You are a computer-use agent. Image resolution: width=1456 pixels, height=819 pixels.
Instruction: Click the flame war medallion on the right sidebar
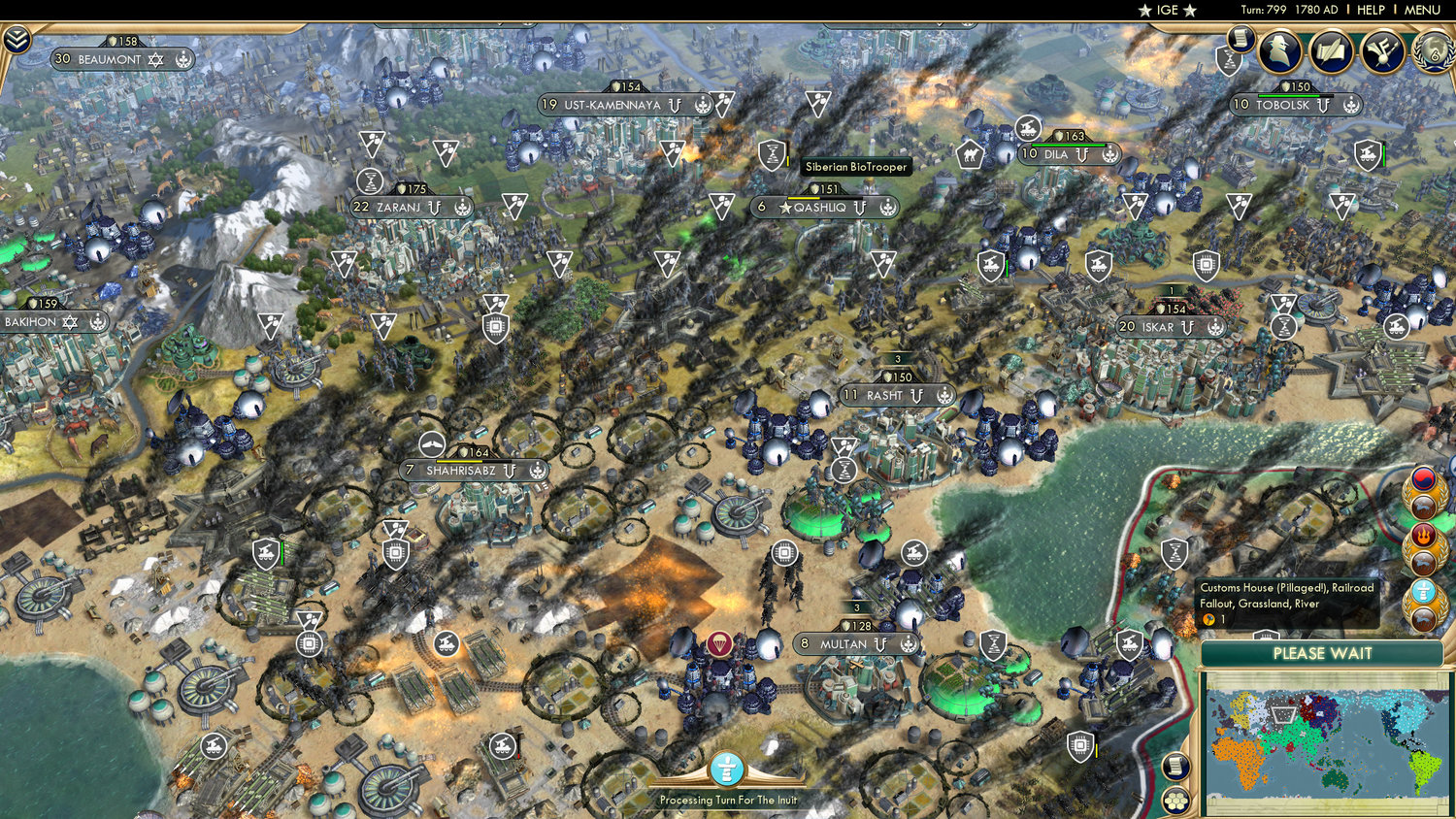(x=1423, y=535)
